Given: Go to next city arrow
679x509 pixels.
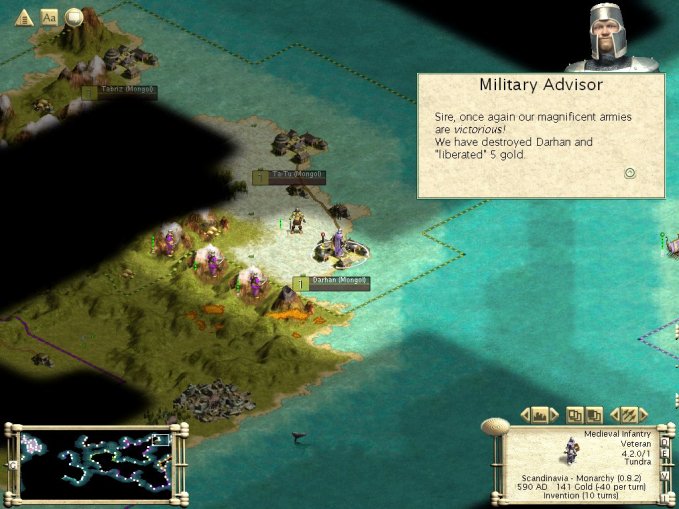Looking at the screenshot, I should coord(556,414).
